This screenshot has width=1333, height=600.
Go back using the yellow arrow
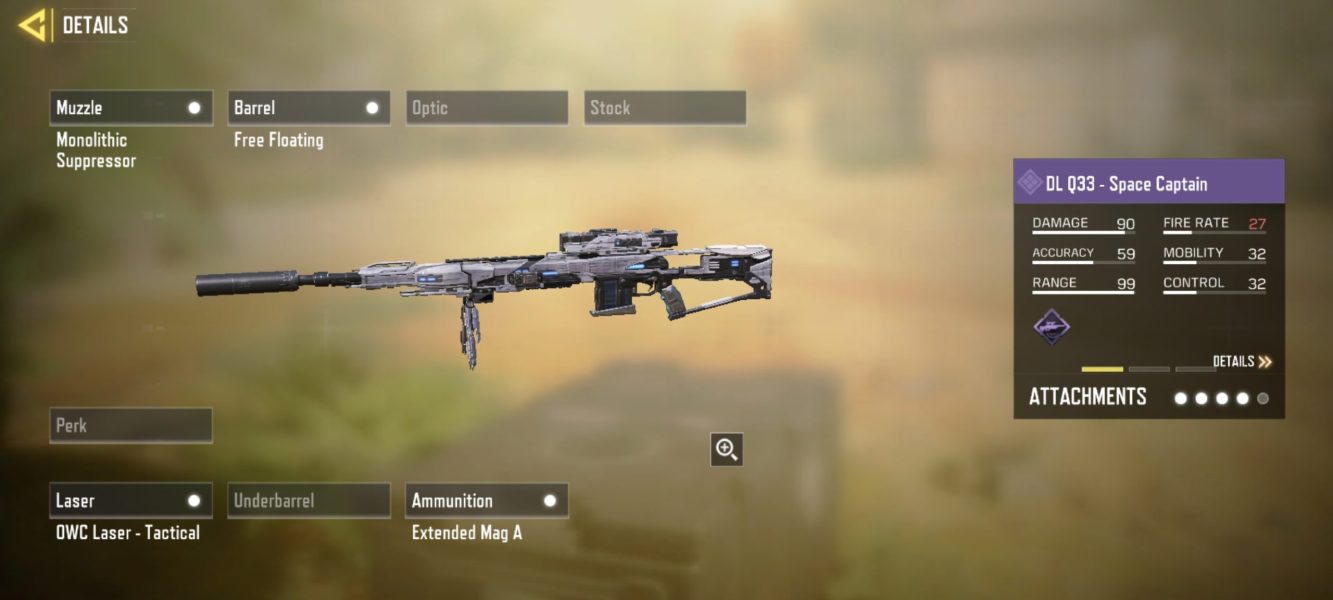click(33, 25)
